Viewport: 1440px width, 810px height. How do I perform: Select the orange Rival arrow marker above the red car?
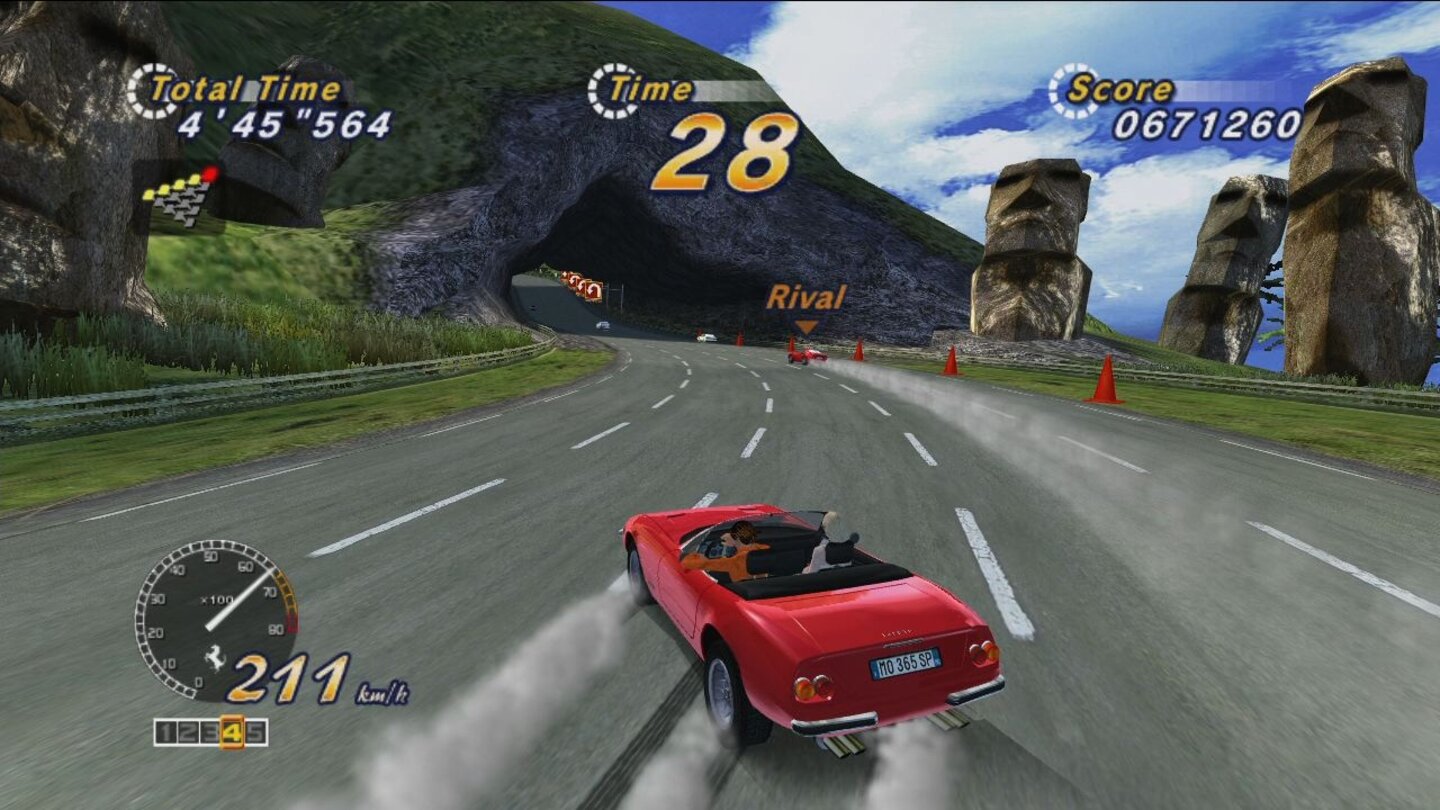806,324
